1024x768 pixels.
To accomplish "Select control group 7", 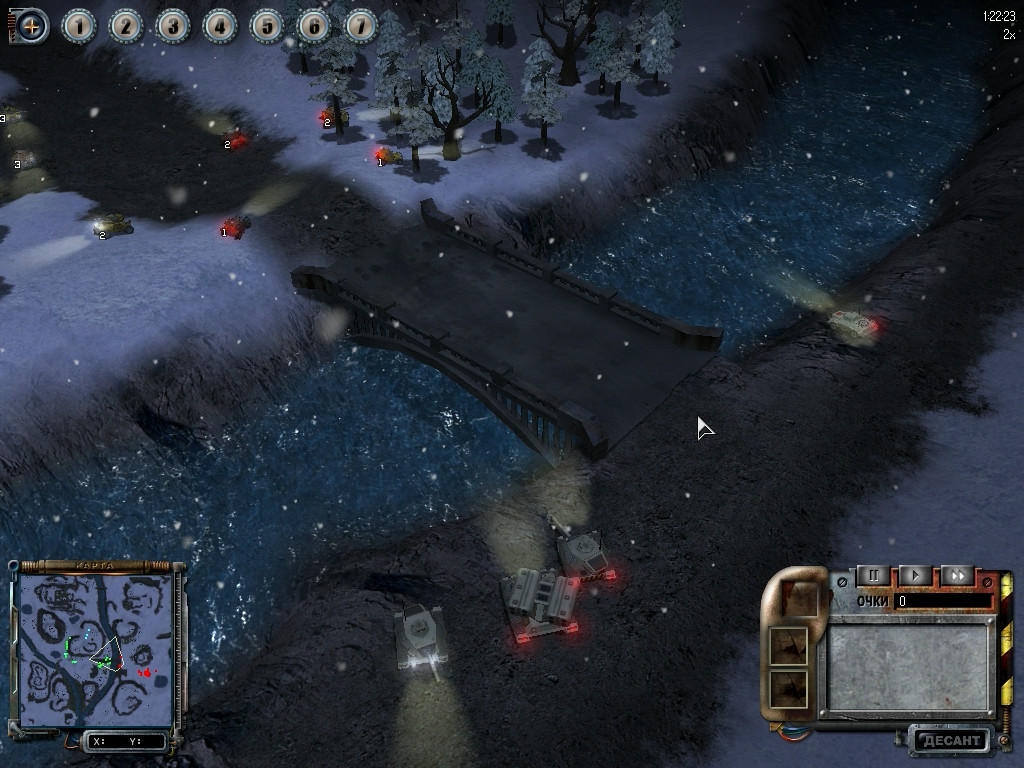I will click(361, 26).
